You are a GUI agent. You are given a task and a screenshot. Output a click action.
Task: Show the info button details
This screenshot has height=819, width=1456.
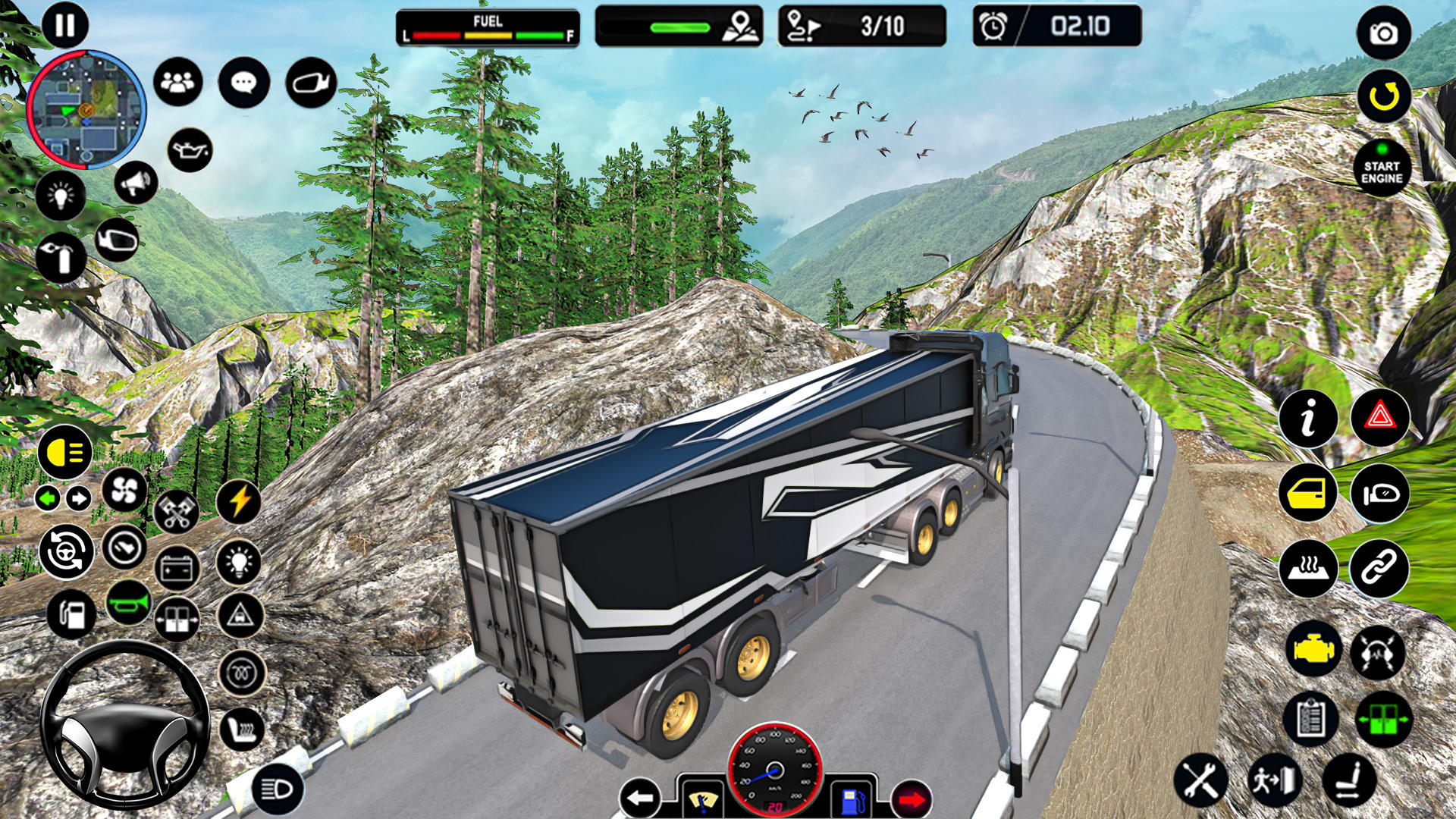point(1308,419)
